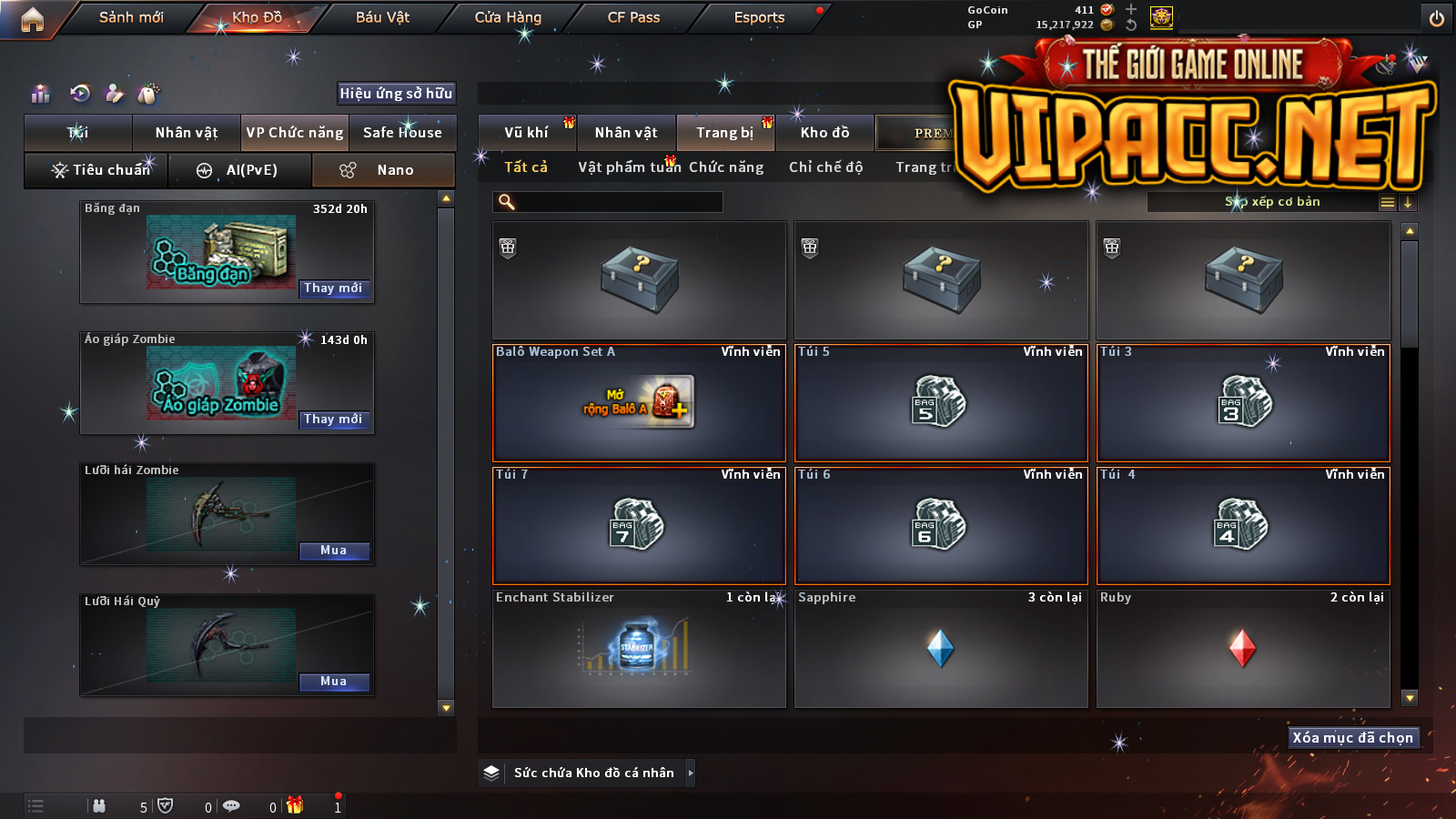Select the Túi 7 bag slot

(639, 525)
